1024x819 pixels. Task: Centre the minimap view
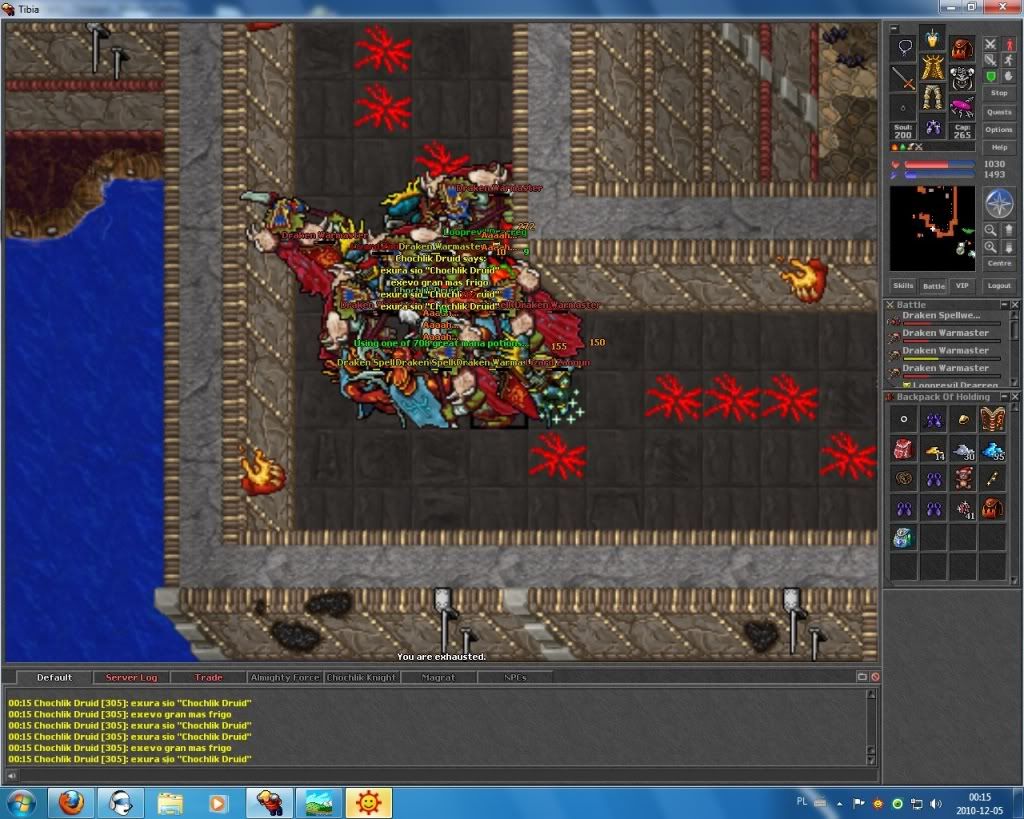pyautogui.click(x=999, y=264)
